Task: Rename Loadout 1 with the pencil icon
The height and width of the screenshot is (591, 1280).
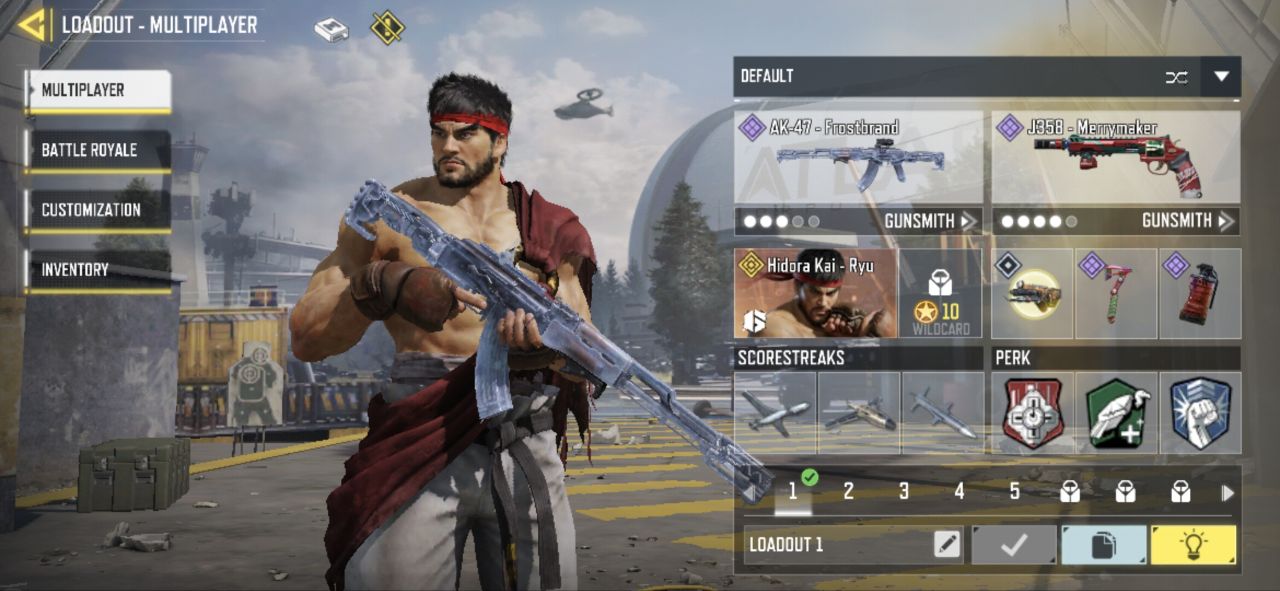Action: (946, 545)
